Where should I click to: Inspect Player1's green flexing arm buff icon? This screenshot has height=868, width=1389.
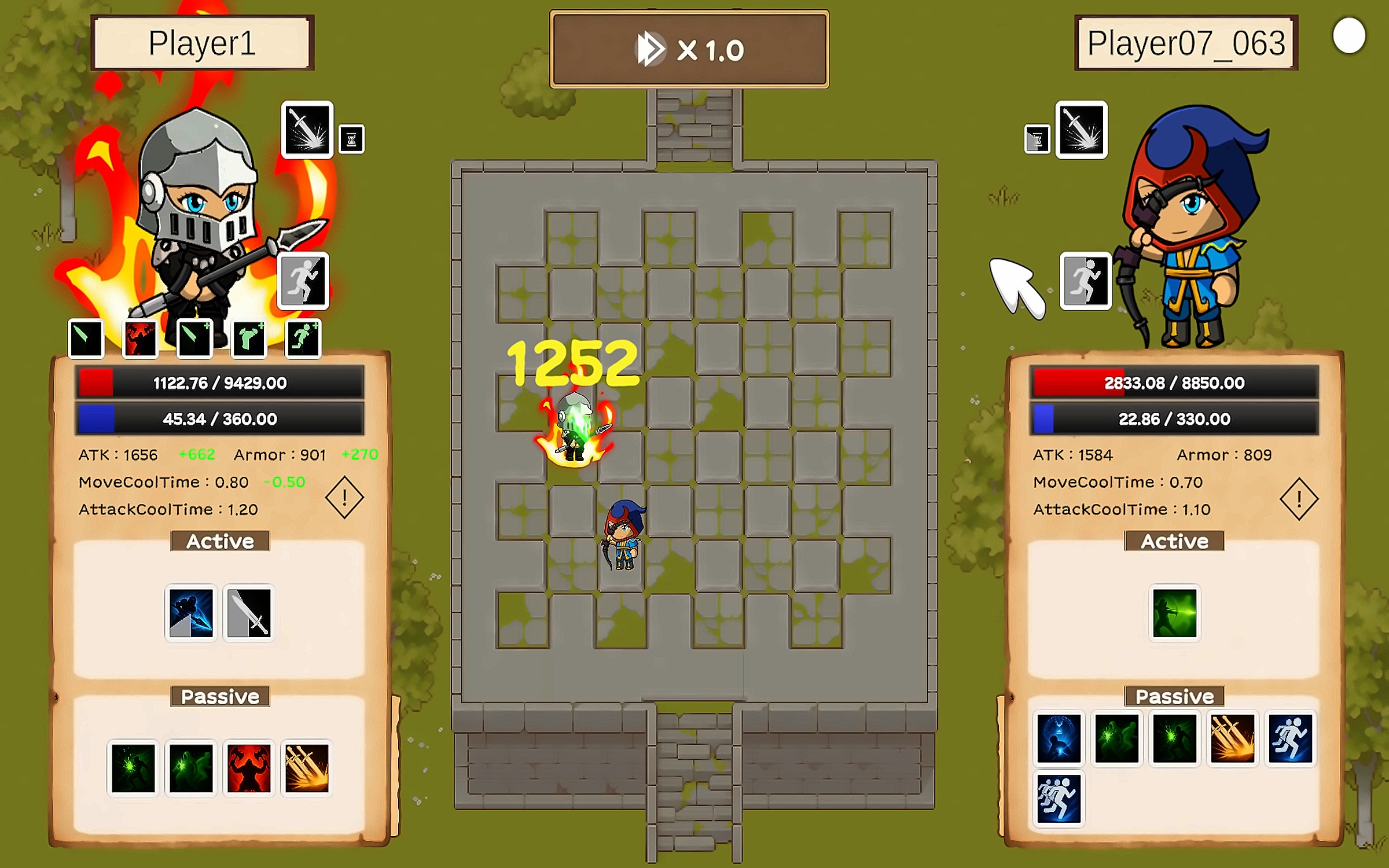249,339
